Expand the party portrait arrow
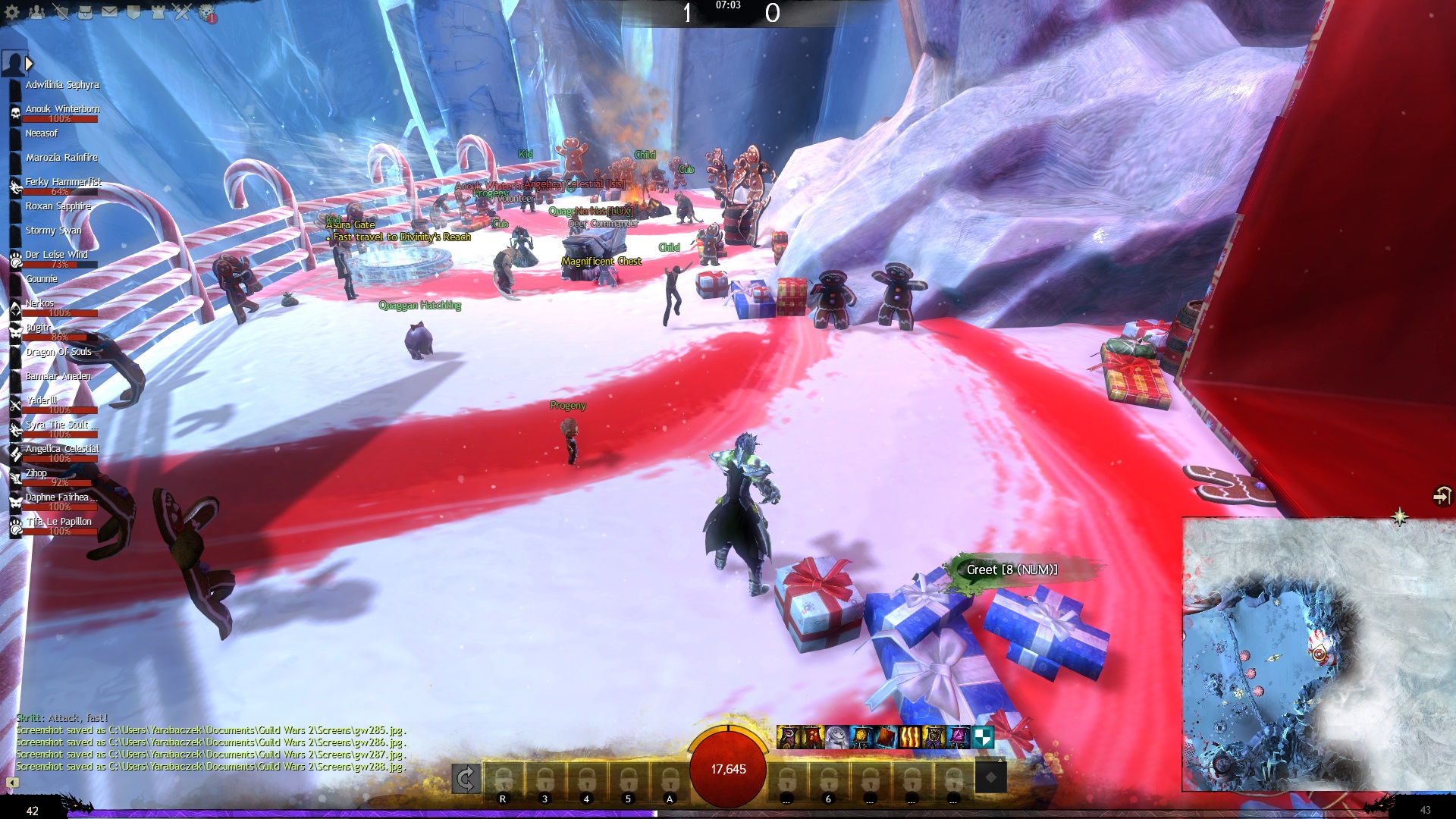Screen dimensions: 1456x819 [30, 64]
